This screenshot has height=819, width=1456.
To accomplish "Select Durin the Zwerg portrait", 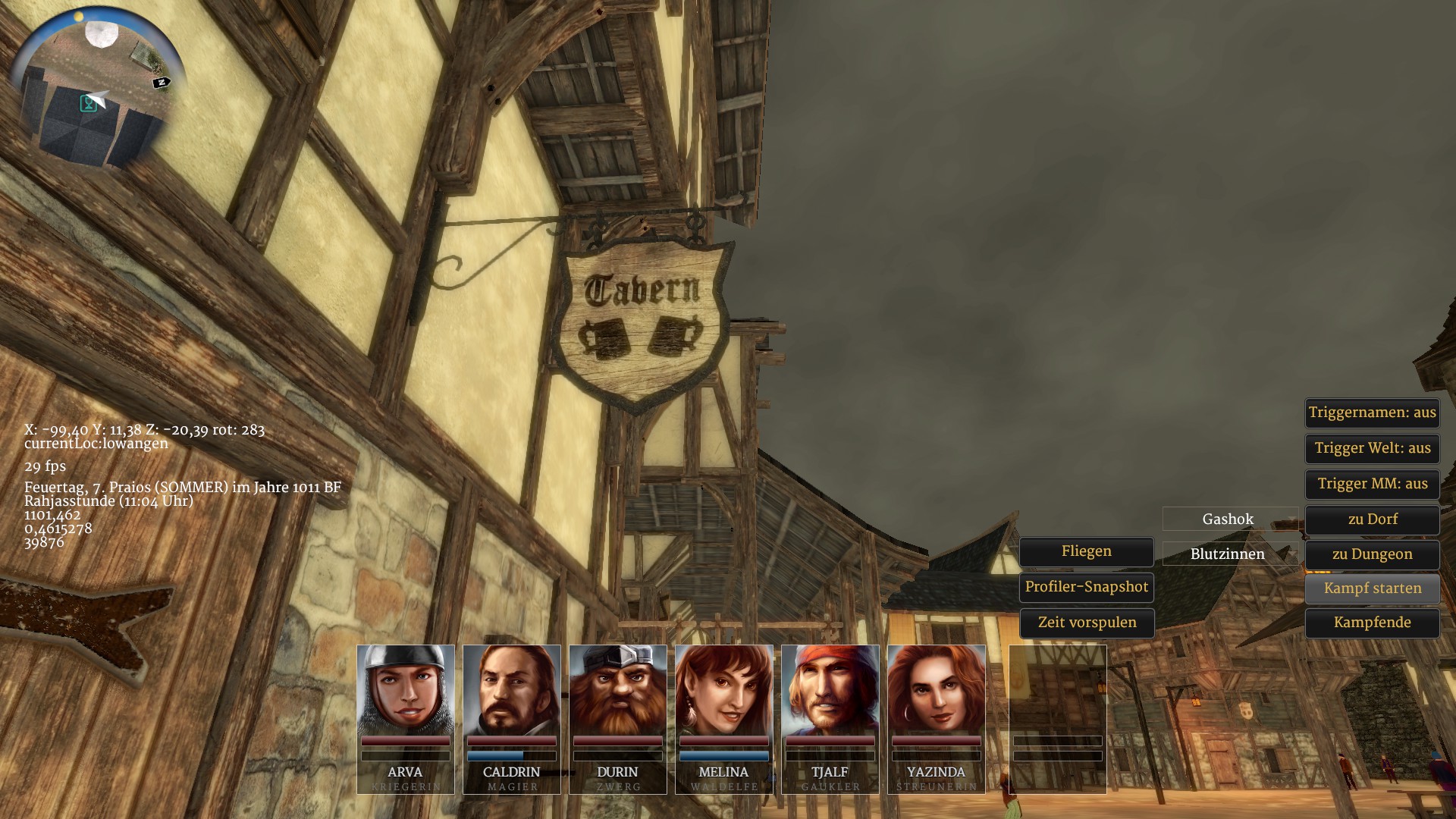I will click(x=618, y=690).
